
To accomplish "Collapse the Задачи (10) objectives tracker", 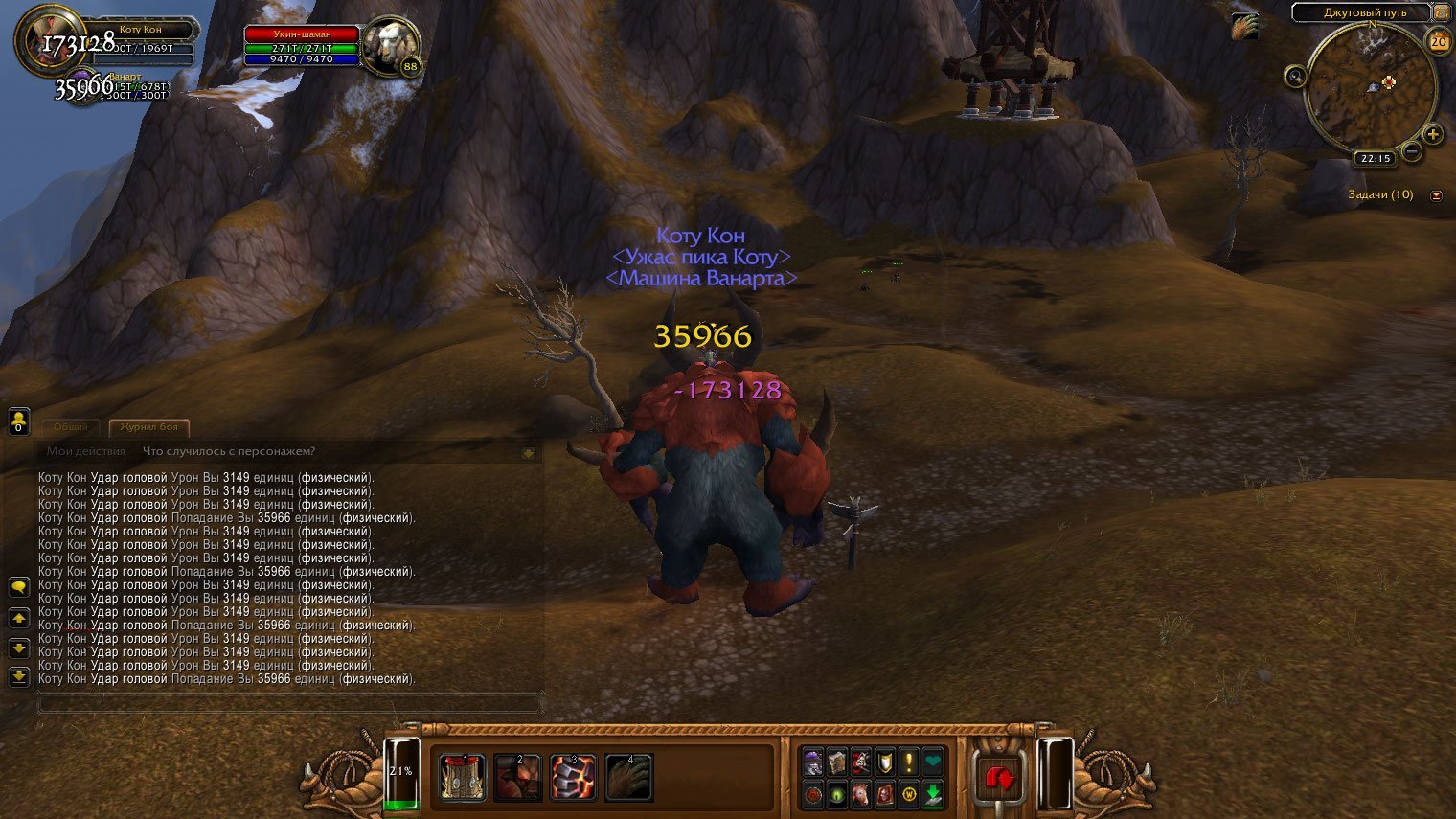I will 1436,195.
